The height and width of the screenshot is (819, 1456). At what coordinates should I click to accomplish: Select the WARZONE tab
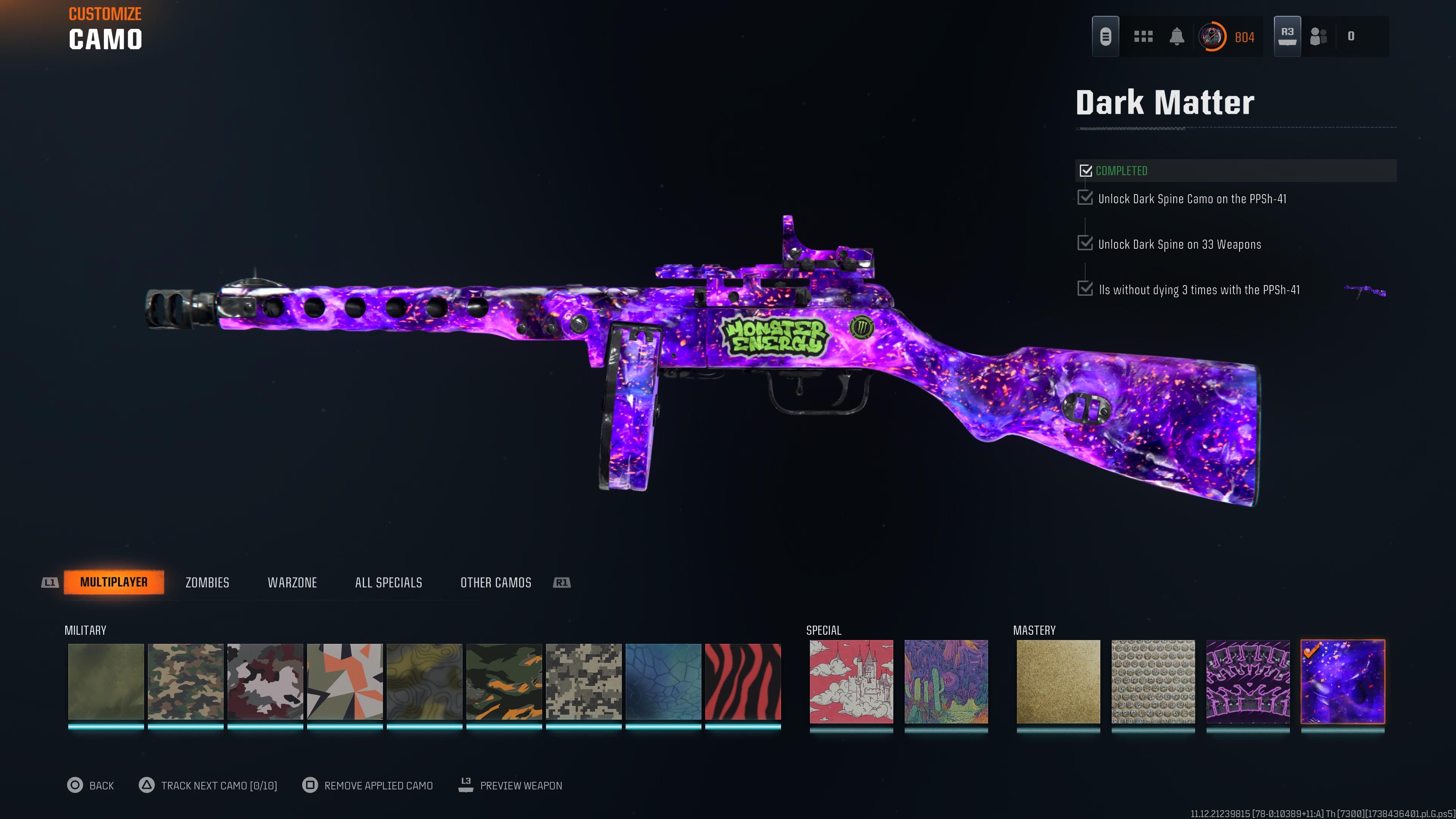(x=292, y=582)
